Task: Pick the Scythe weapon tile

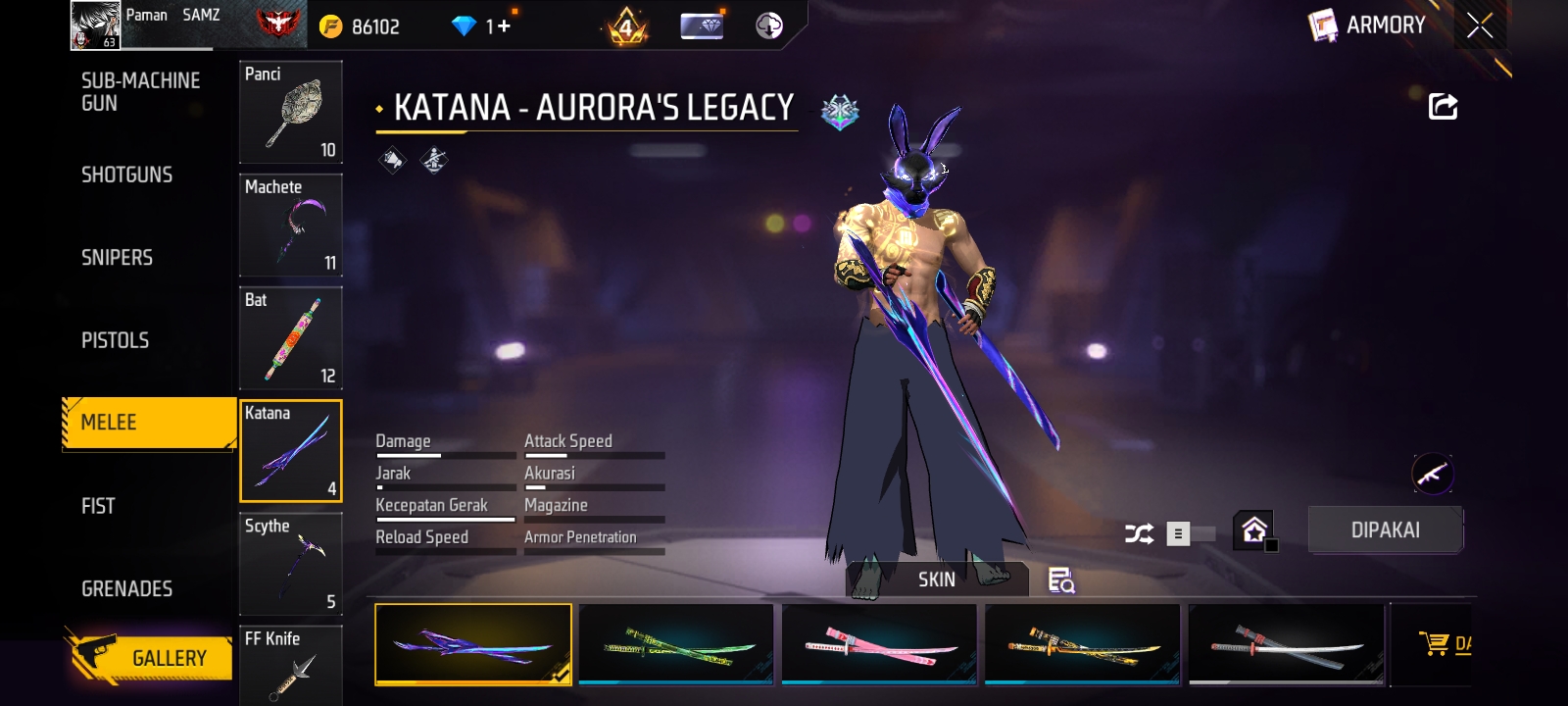Action: click(x=291, y=564)
